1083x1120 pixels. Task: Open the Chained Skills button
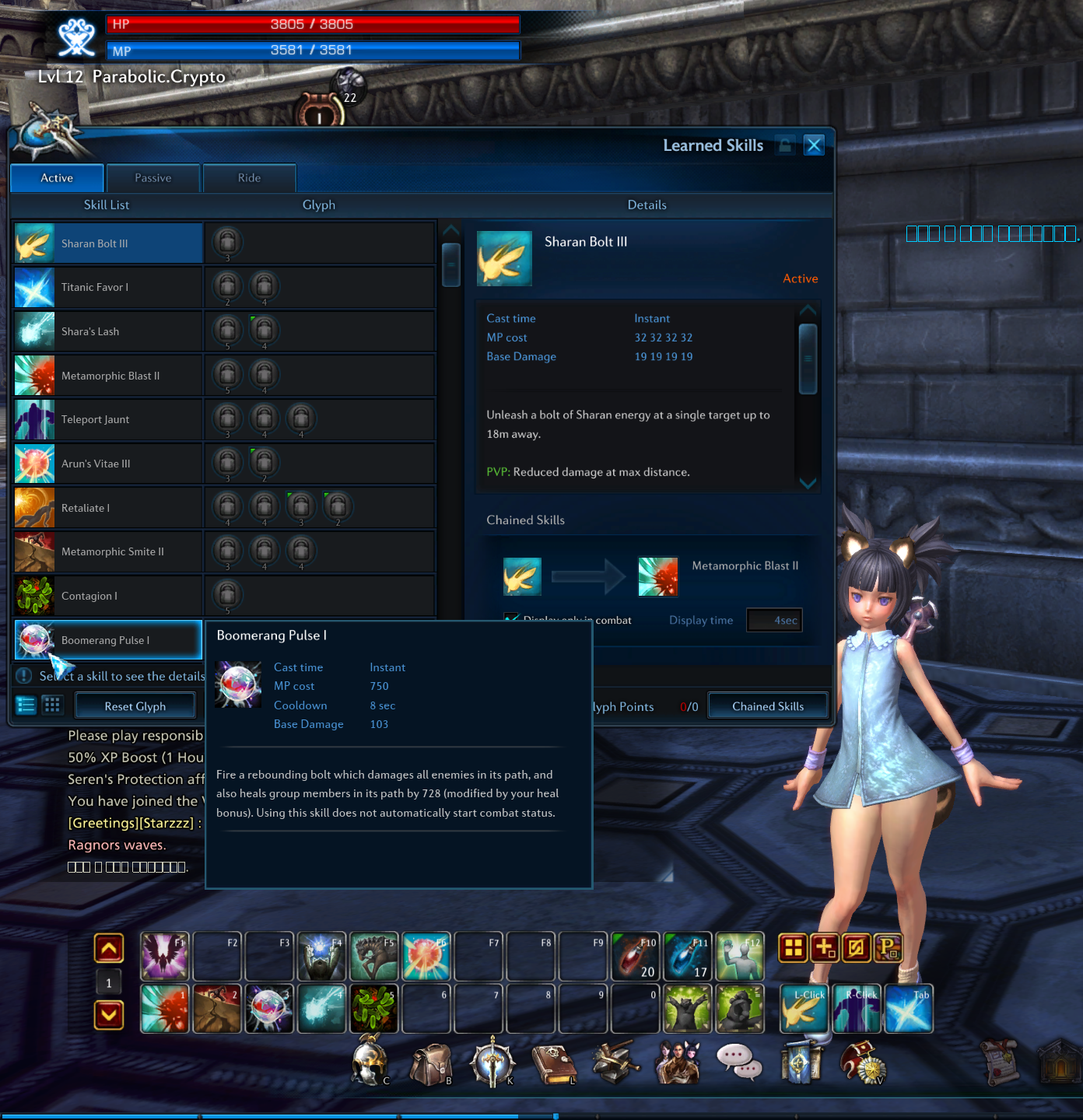[768, 706]
